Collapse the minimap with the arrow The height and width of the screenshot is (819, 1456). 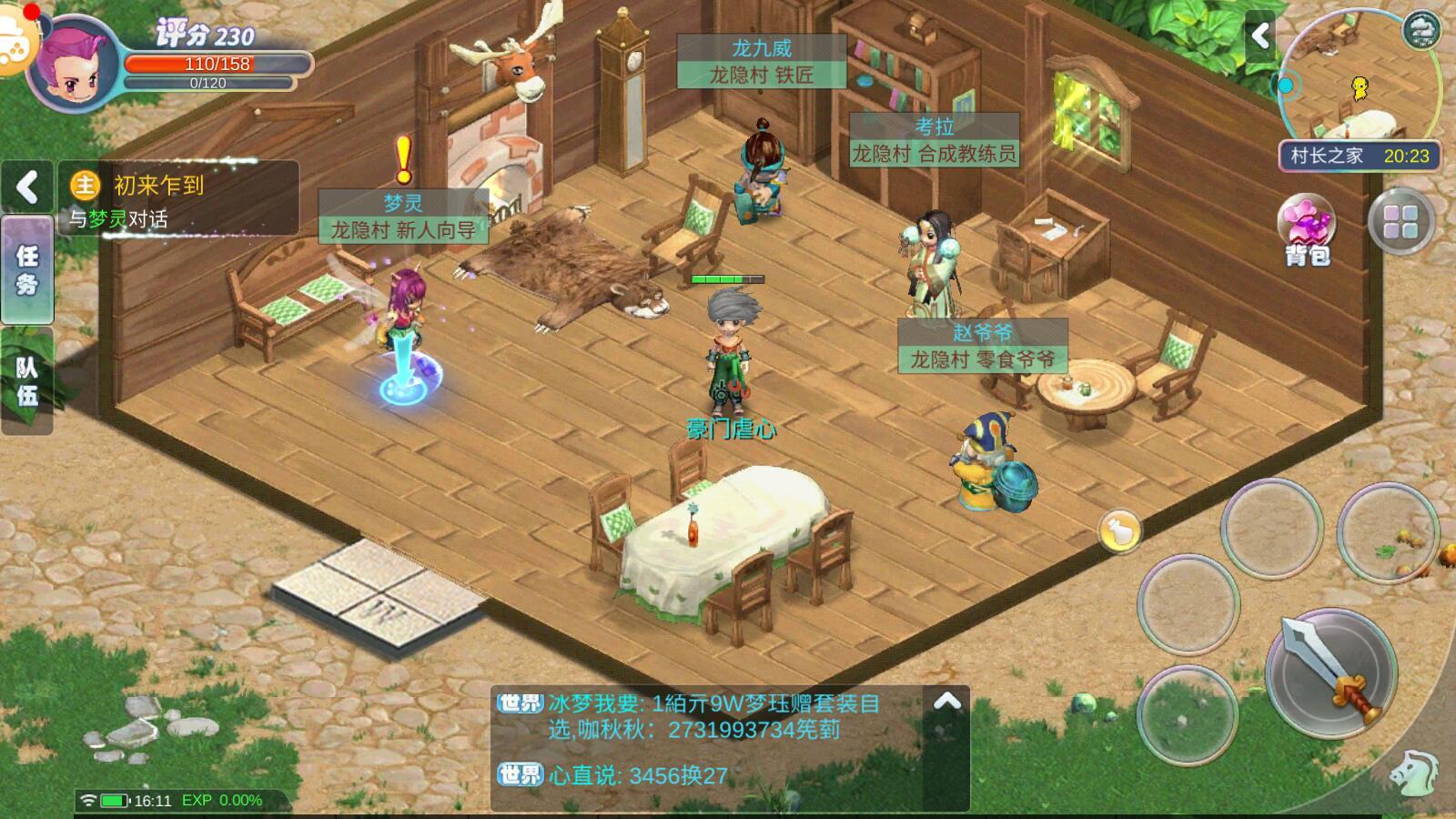coord(1260,36)
